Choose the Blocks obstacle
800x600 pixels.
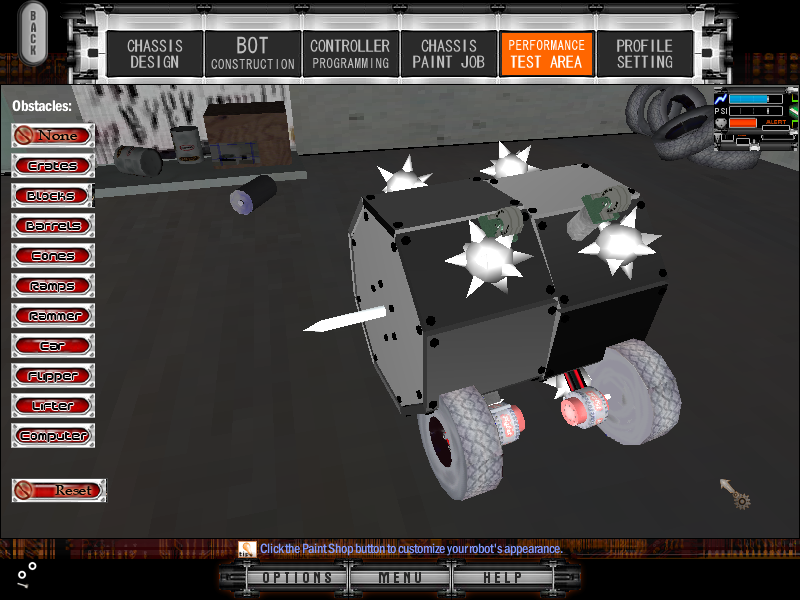pos(53,196)
